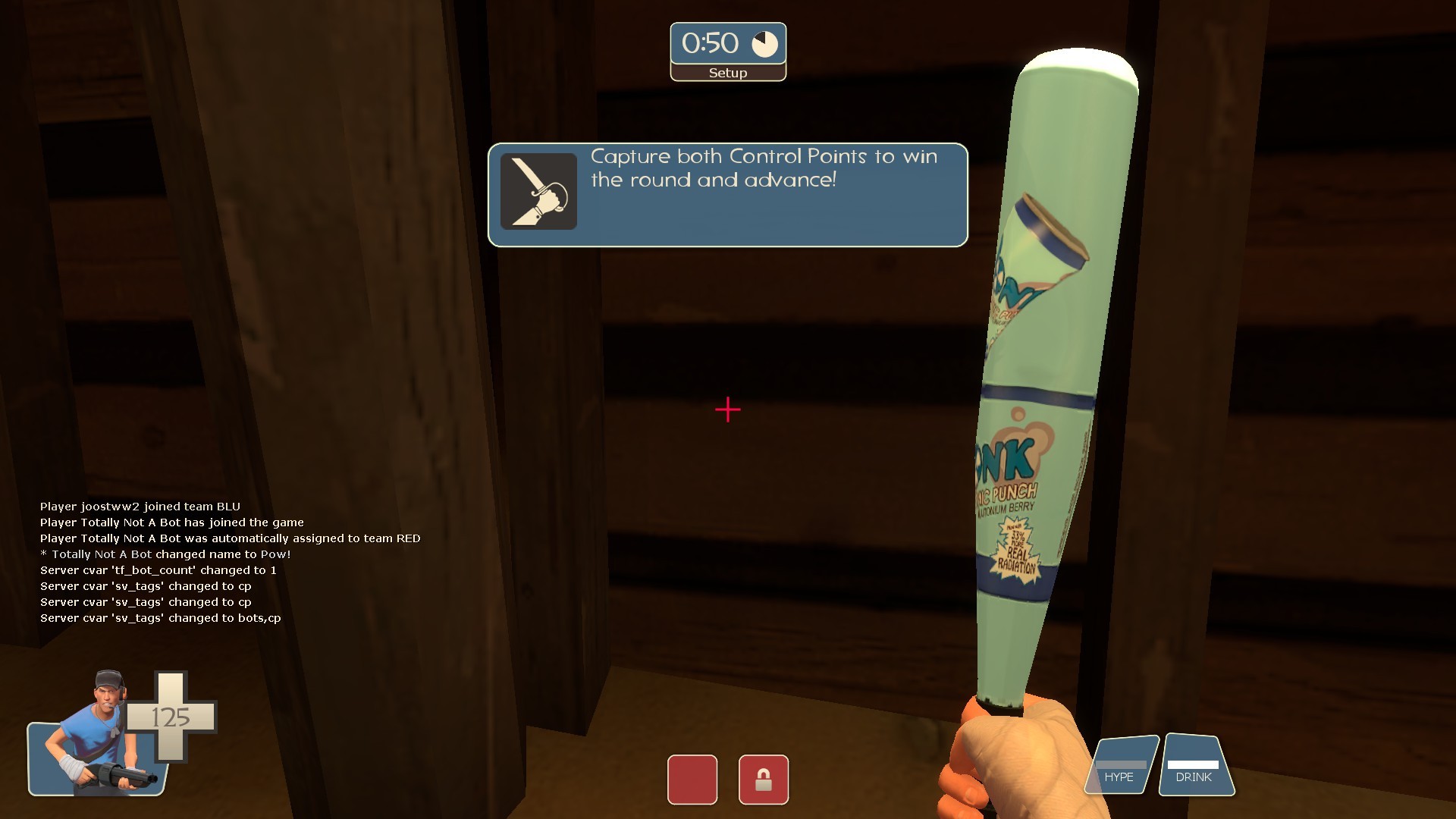The image size is (1456, 819).
Task: Click the dagger icon on the objective banner
Action: click(x=538, y=191)
